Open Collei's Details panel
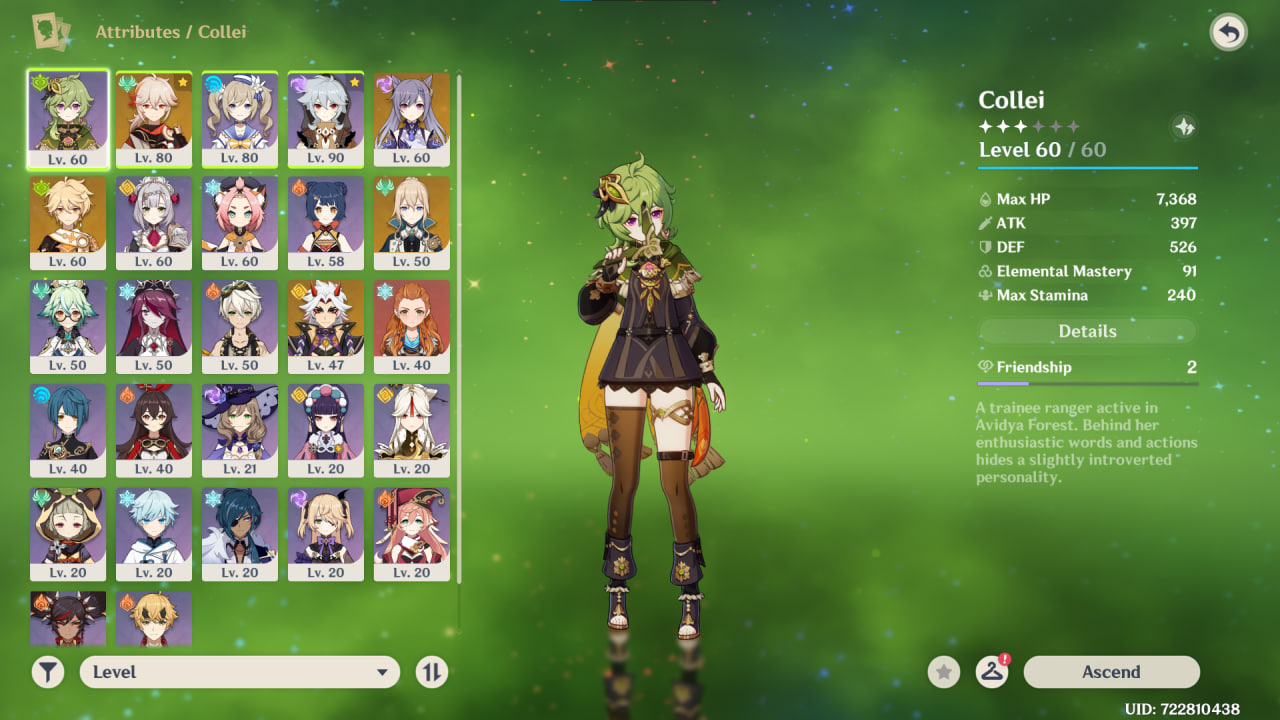 pos(1087,331)
